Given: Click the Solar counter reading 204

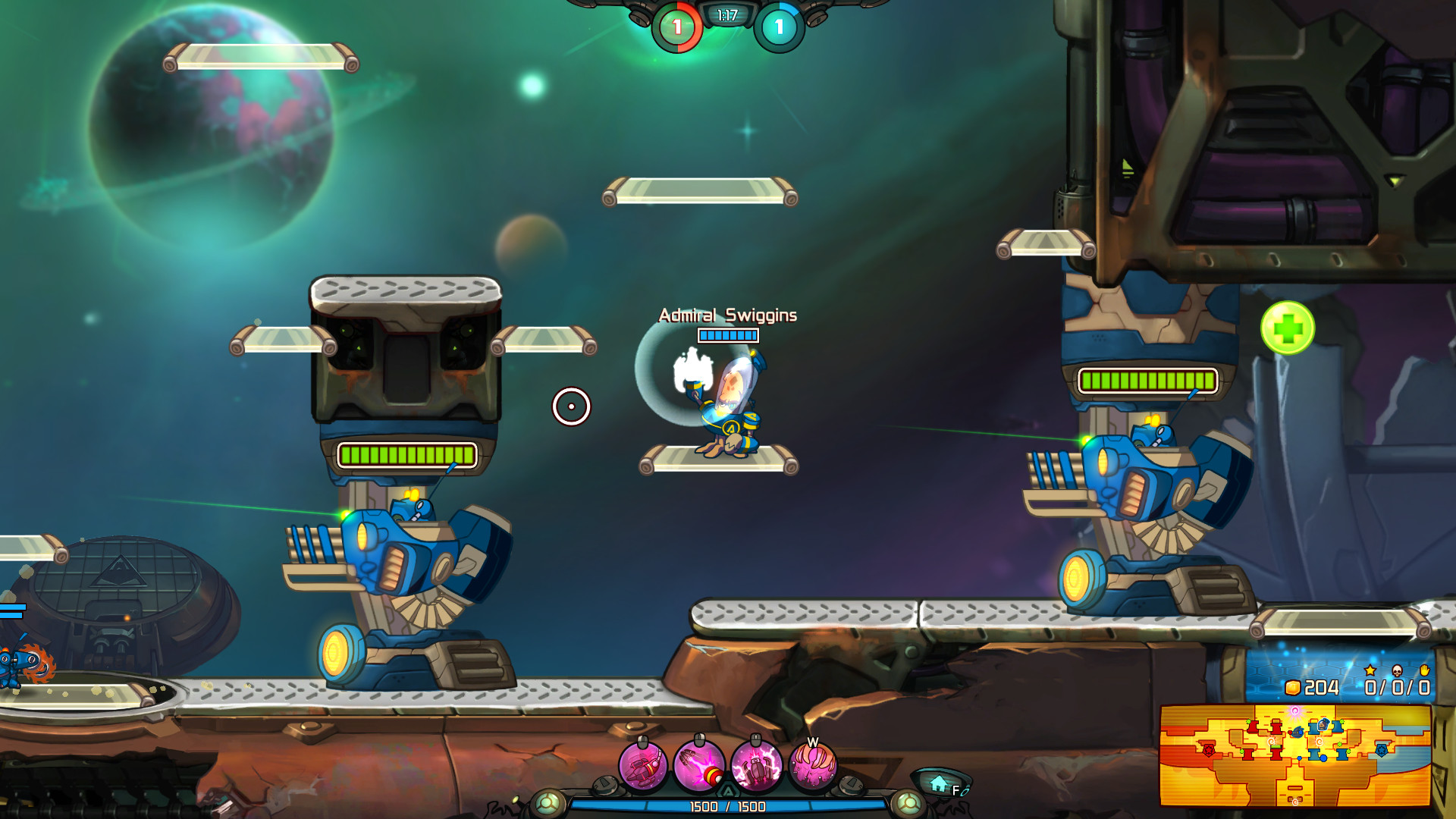Looking at the screenshot, I should tap(1321, 688).
